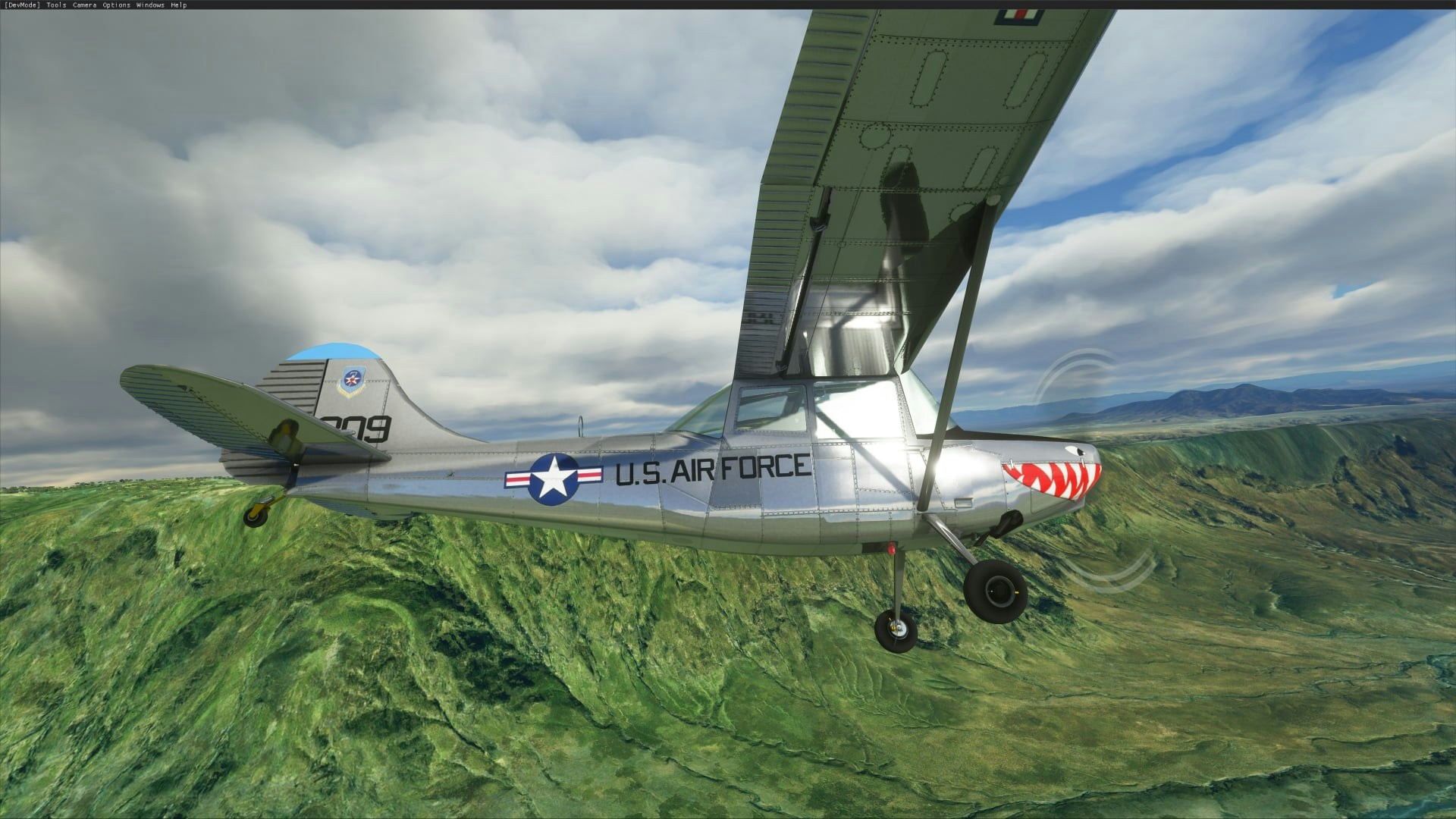Open the Help menu
1456x819 pixels.
pos(178,5)
